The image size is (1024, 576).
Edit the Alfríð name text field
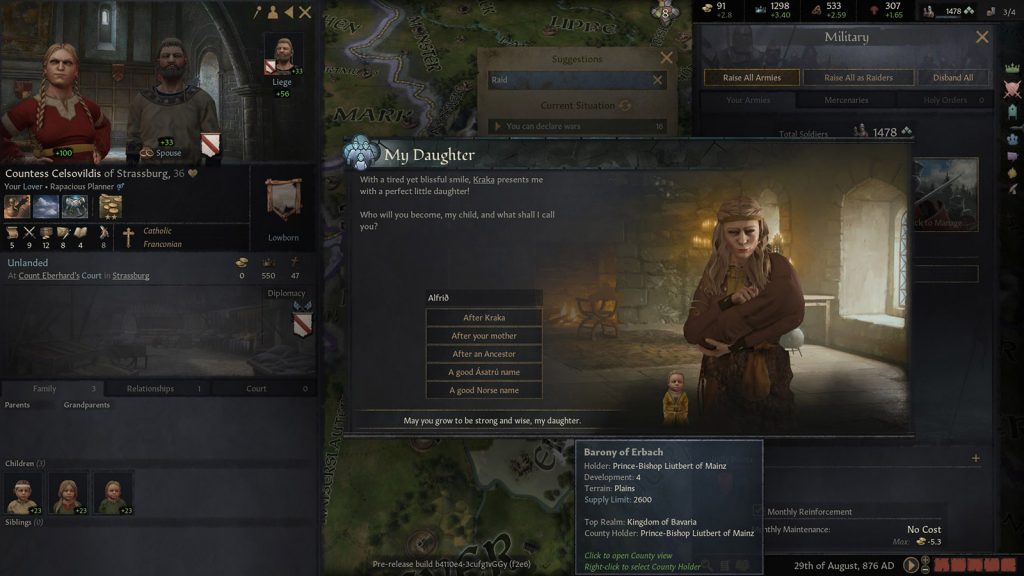[x=484, y=298]
